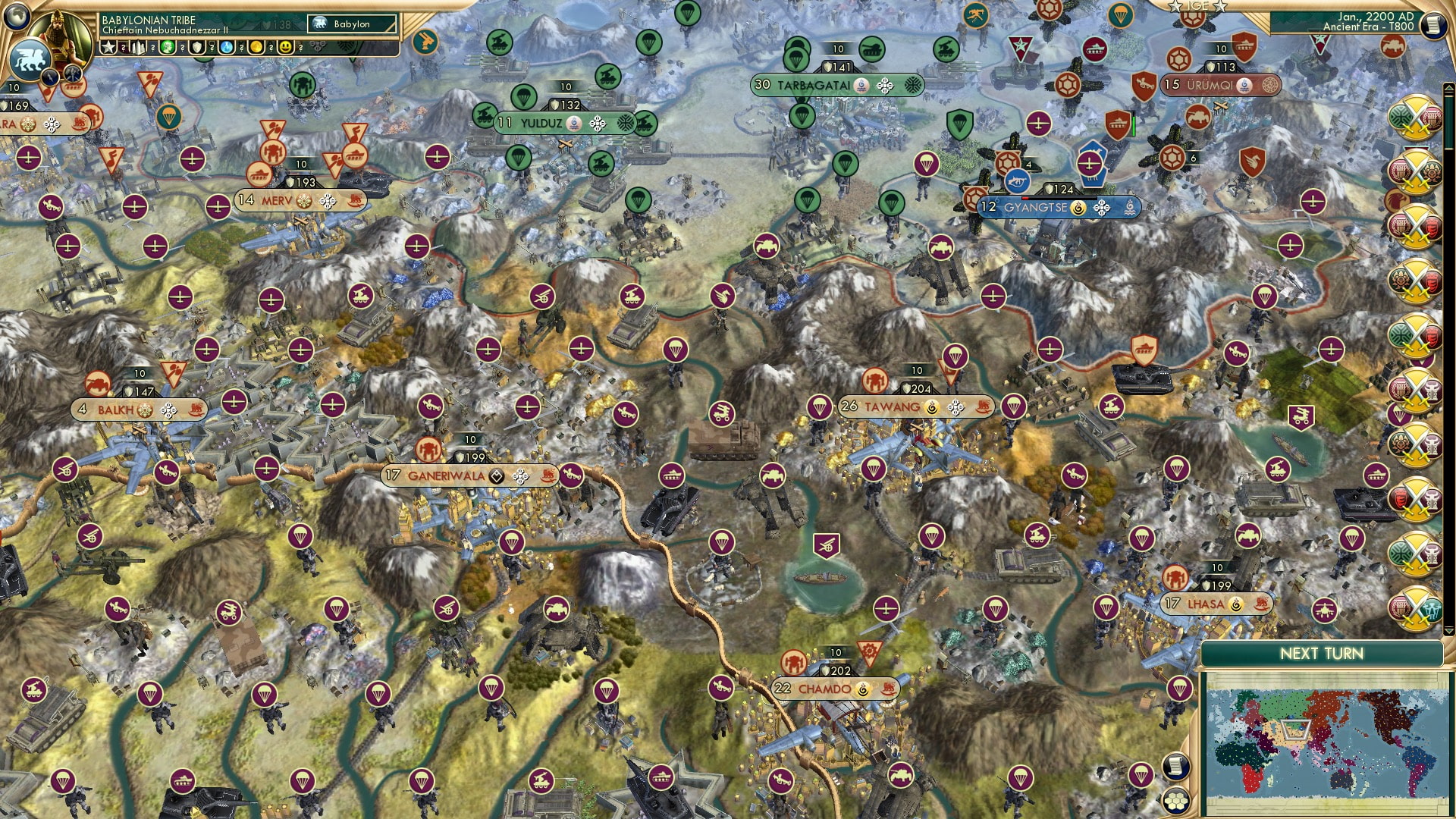Select the science flask icon in status bar
This screenshot has height=819, width=1456.
tap(226, 48)
